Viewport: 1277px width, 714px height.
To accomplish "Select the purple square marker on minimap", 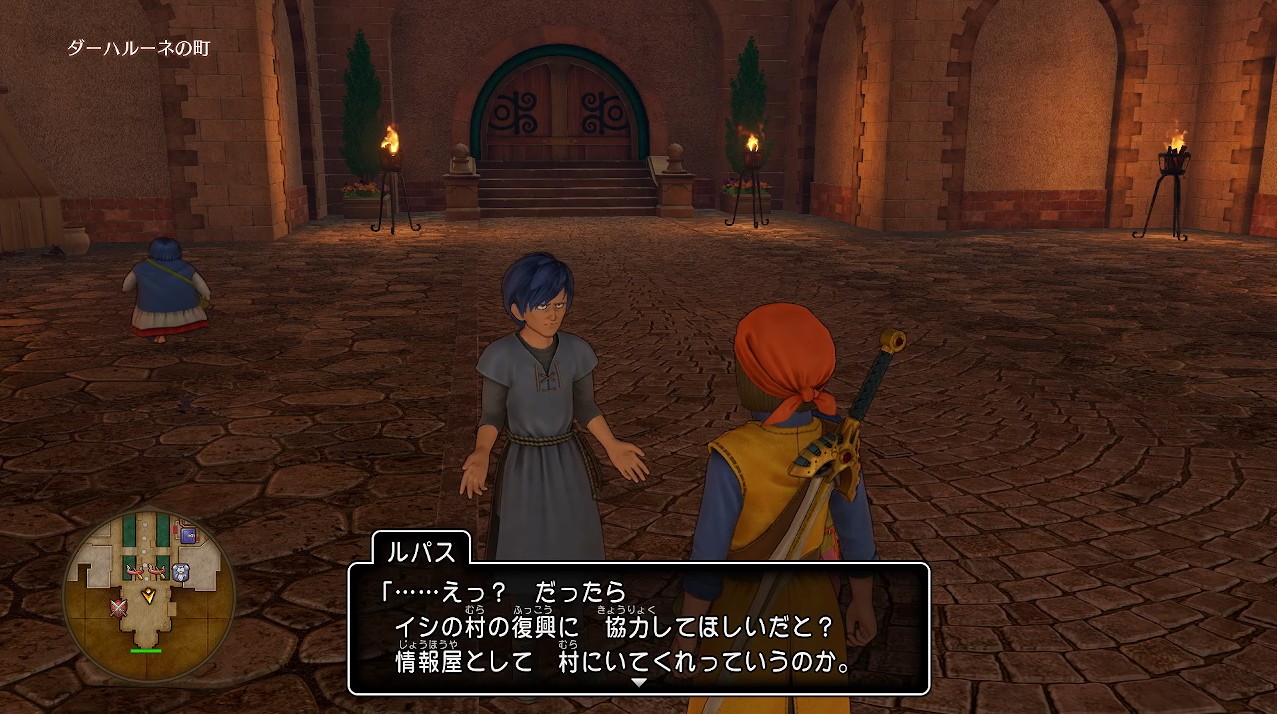I will pyautogui.click(x=186, y=535).
